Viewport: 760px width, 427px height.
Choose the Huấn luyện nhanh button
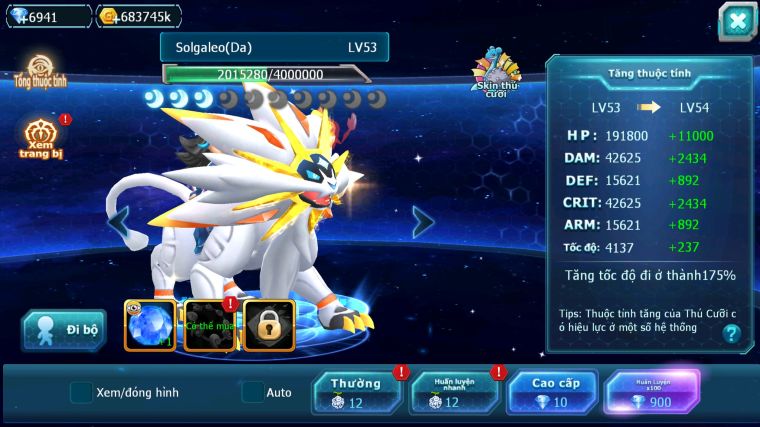[x=454, y=392]
